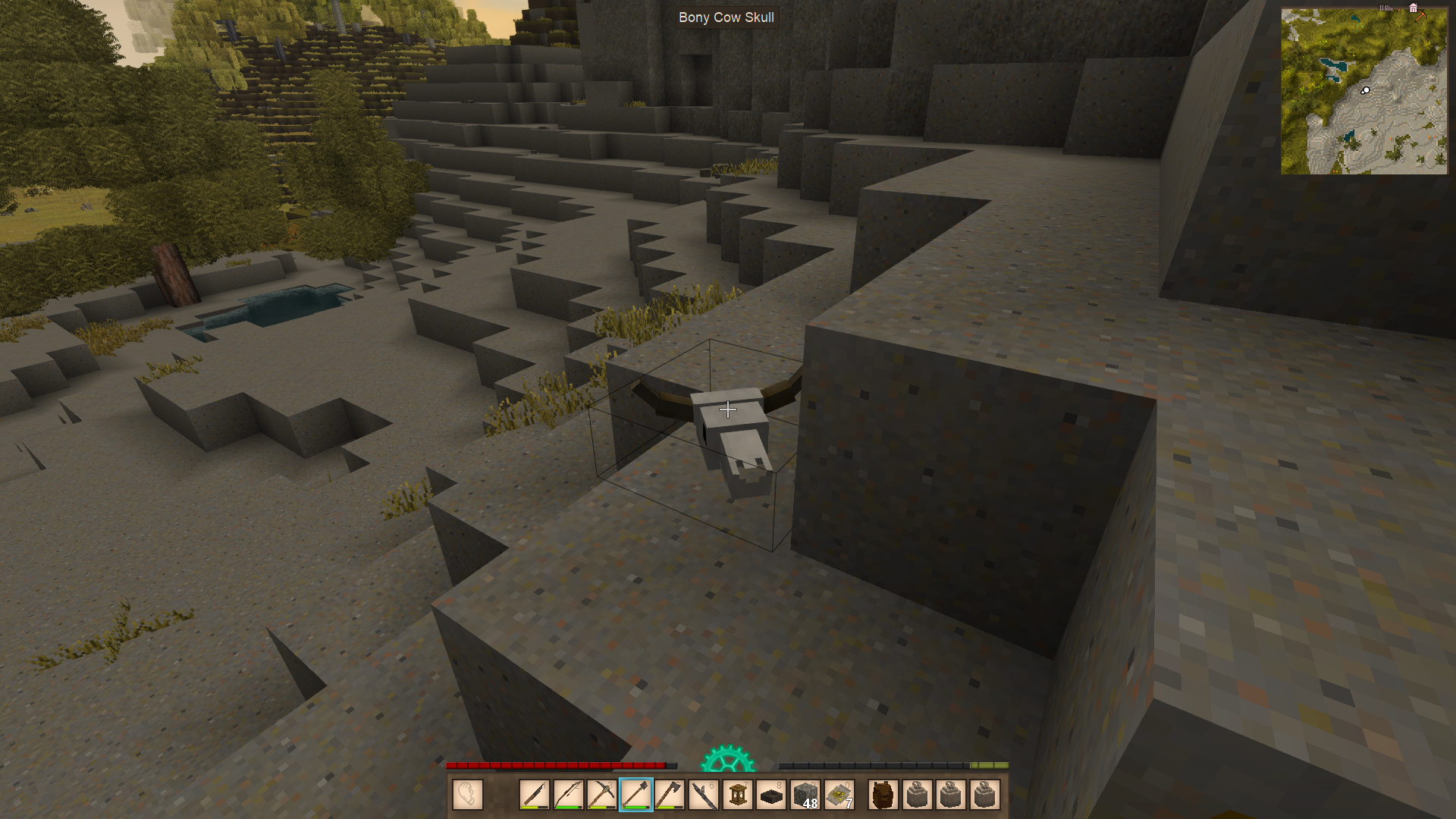Pick the lantern hotbar slot

737,795
